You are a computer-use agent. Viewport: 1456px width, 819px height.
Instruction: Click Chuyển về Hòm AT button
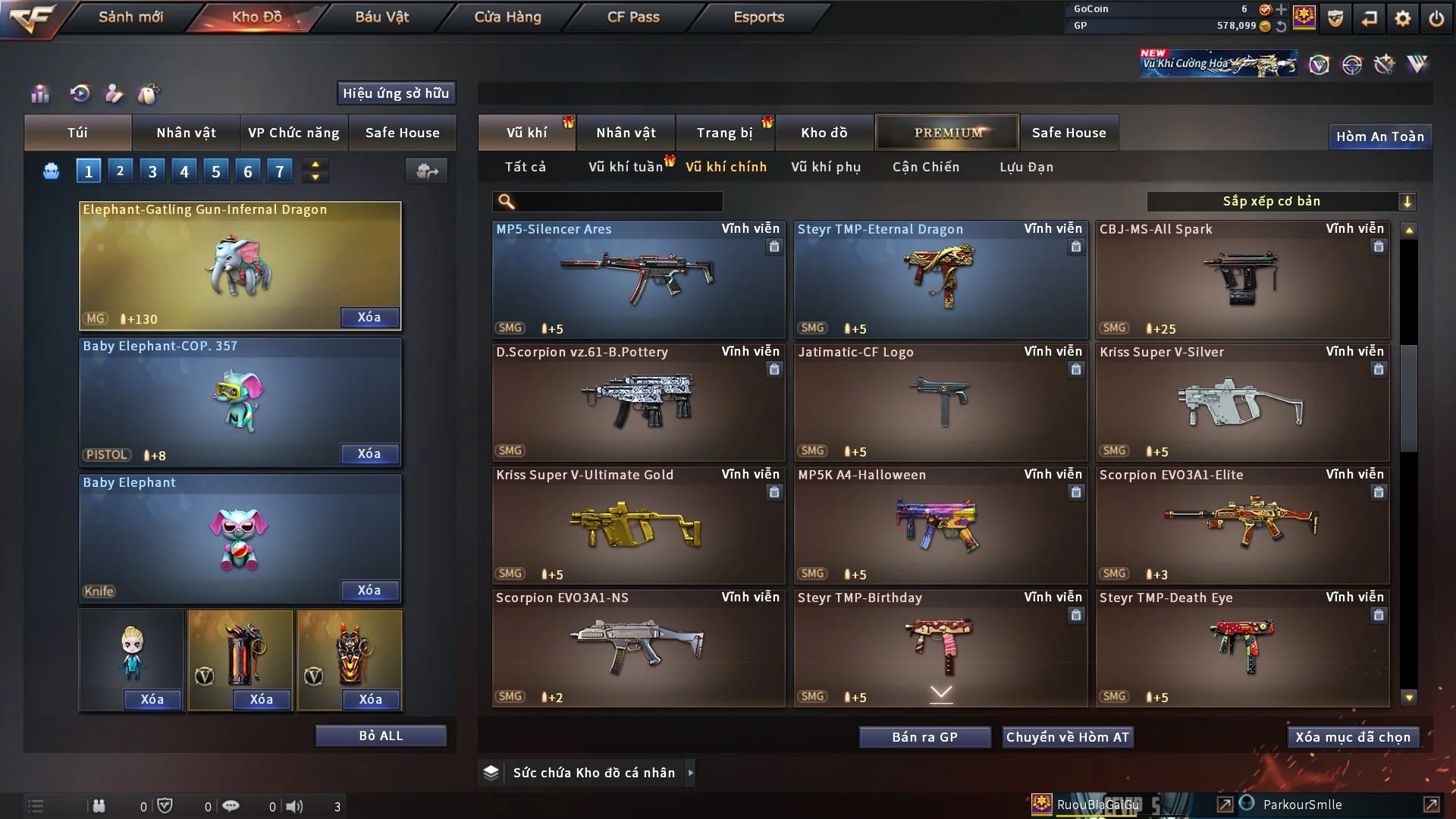tap(1068, 737)
